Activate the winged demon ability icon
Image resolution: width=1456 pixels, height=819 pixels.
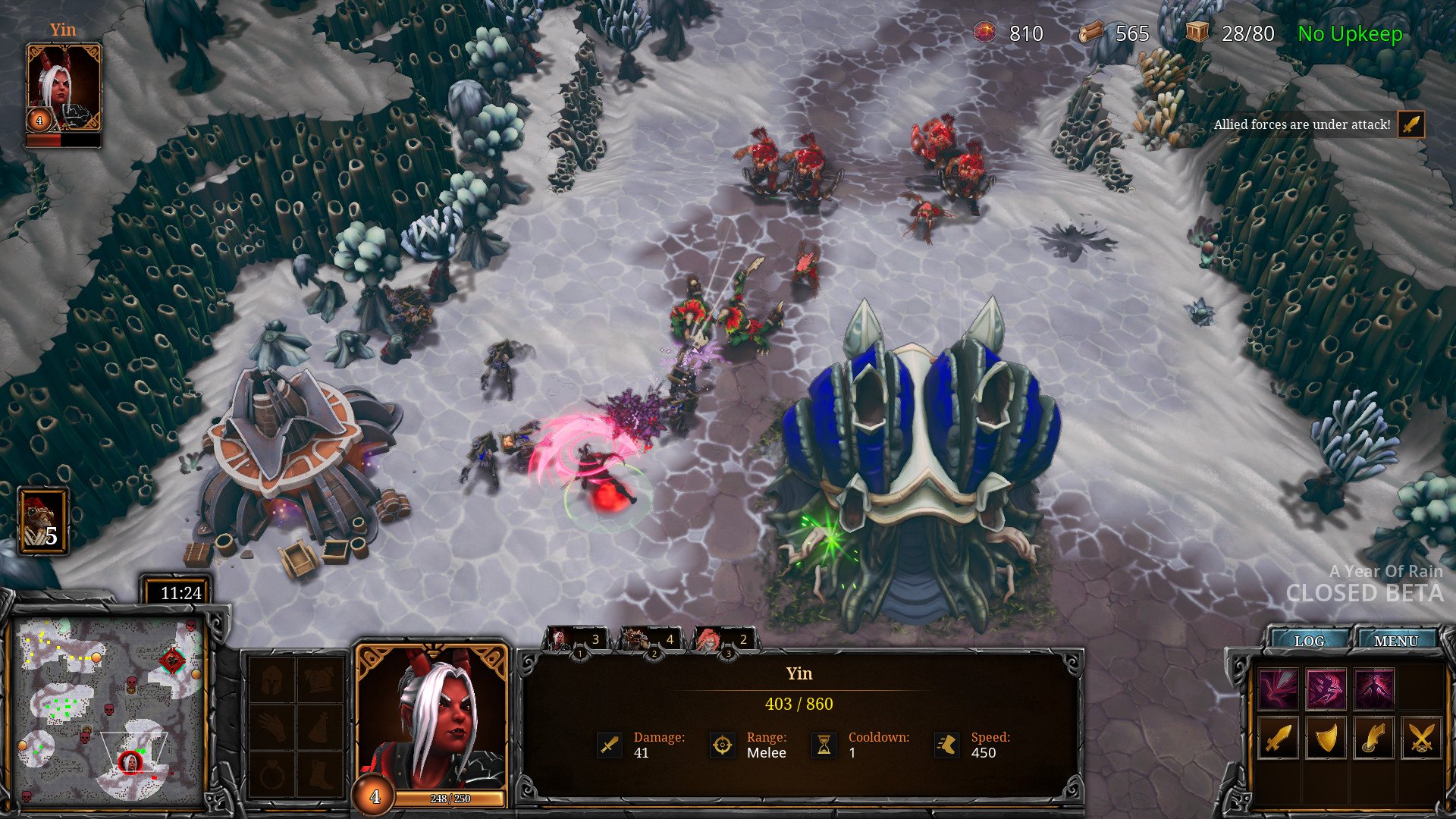coord(1373,689)
